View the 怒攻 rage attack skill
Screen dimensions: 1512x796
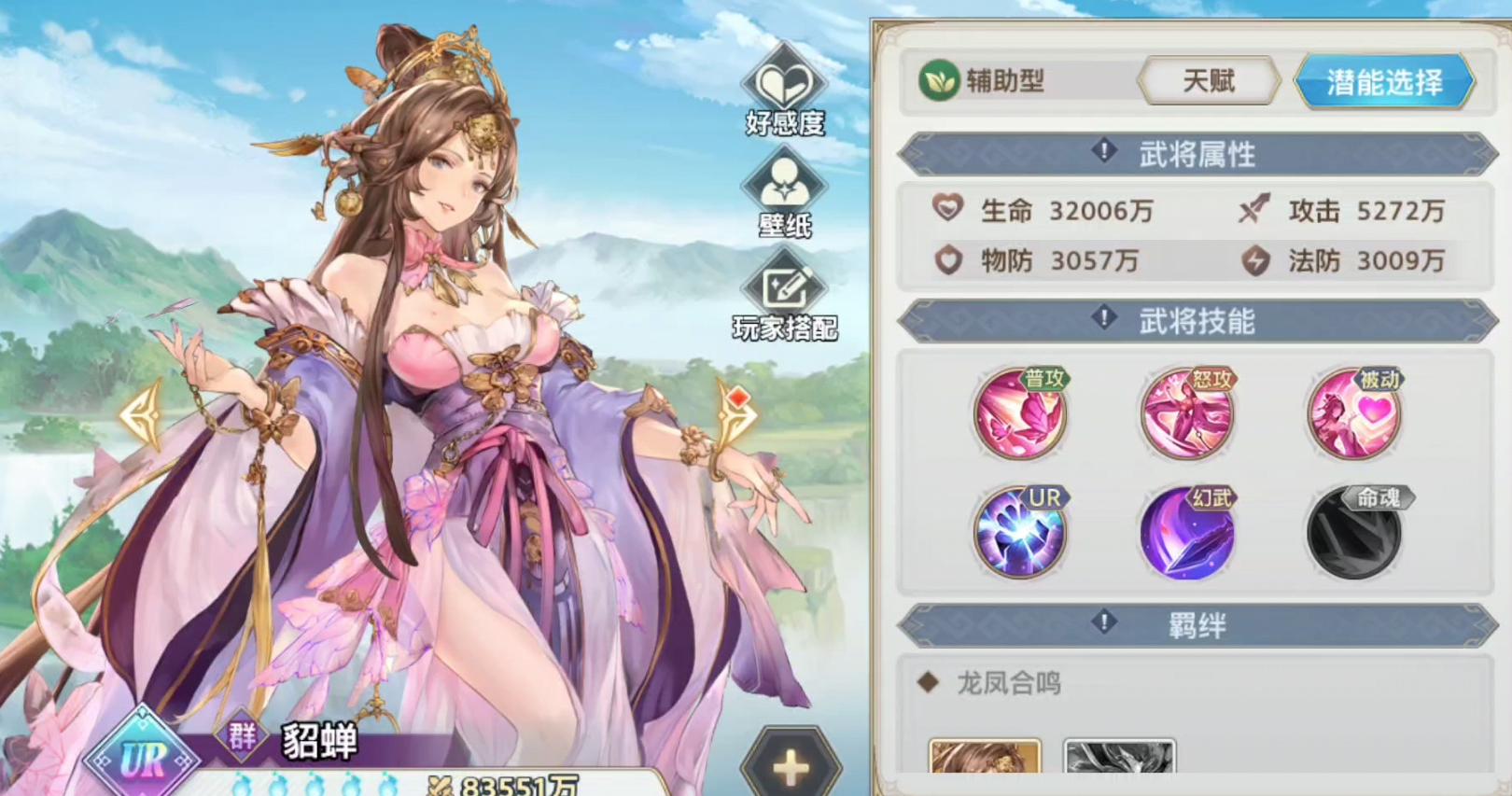(1187, 413)
